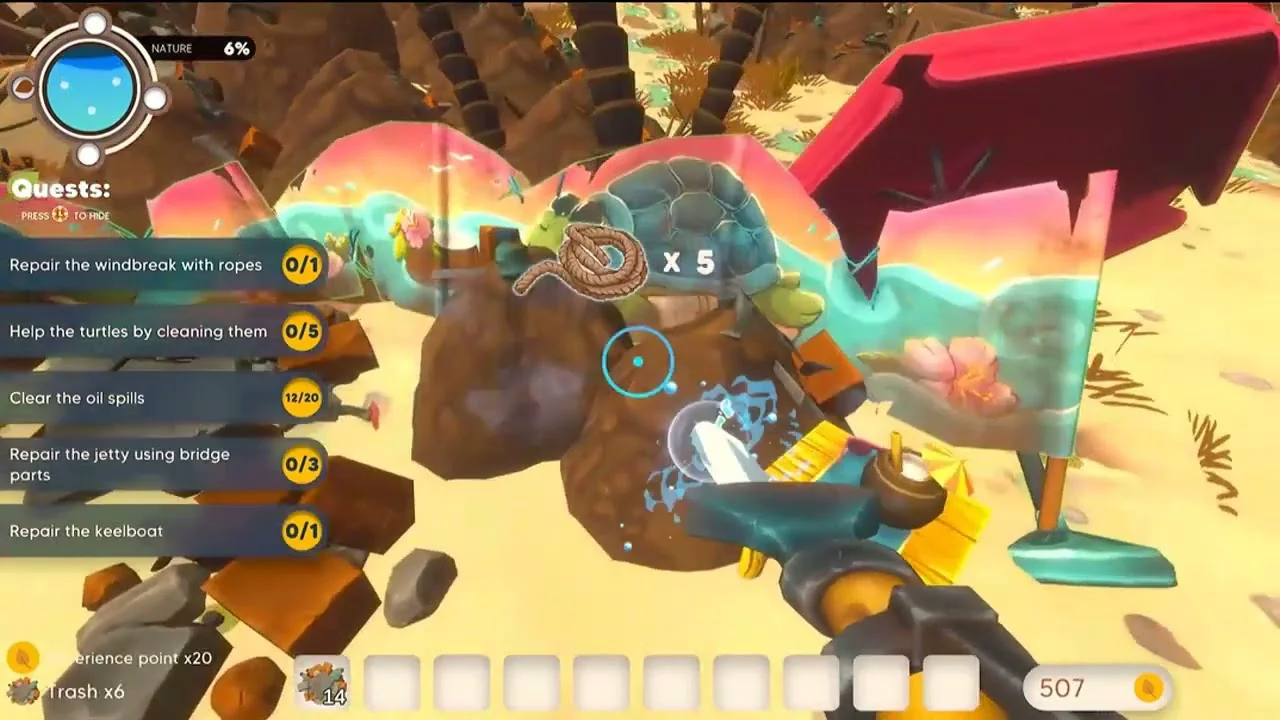Open the turtle cleaning quest entry
Screen dimensions: 1280x720
pos(160,332)
